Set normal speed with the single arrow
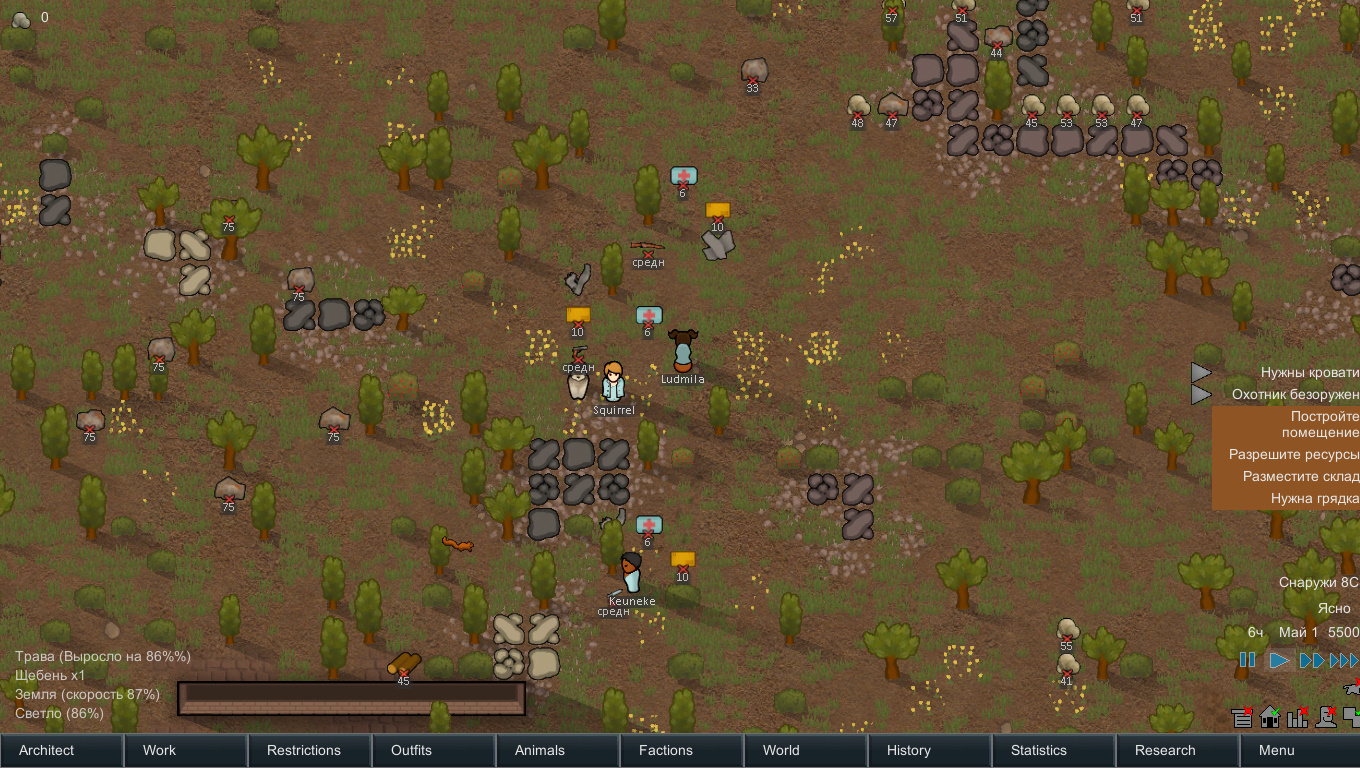Viewport: 1360px width, 768px height. [x=1279, y=660]
